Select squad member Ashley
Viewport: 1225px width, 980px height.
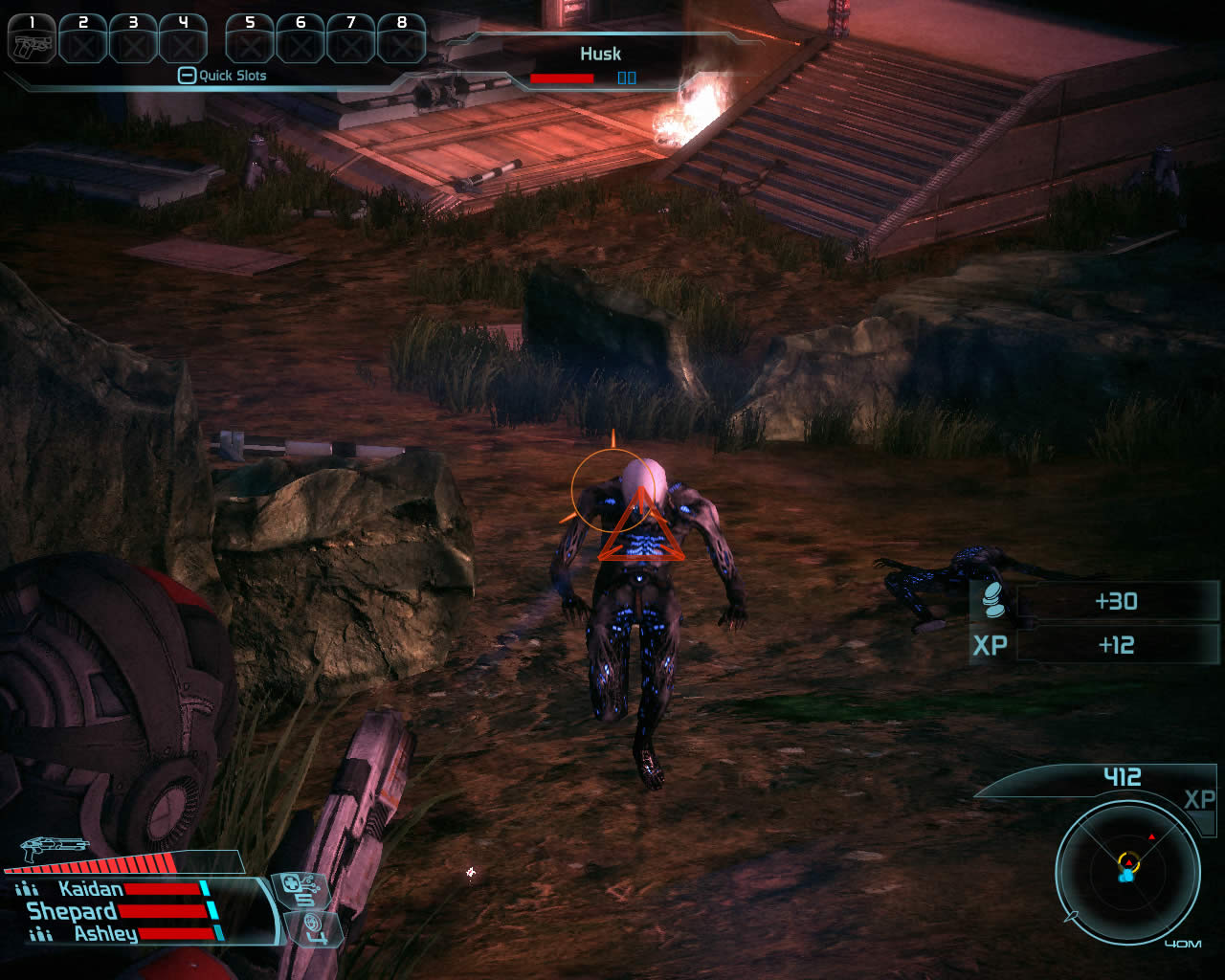tap(105, 934)
